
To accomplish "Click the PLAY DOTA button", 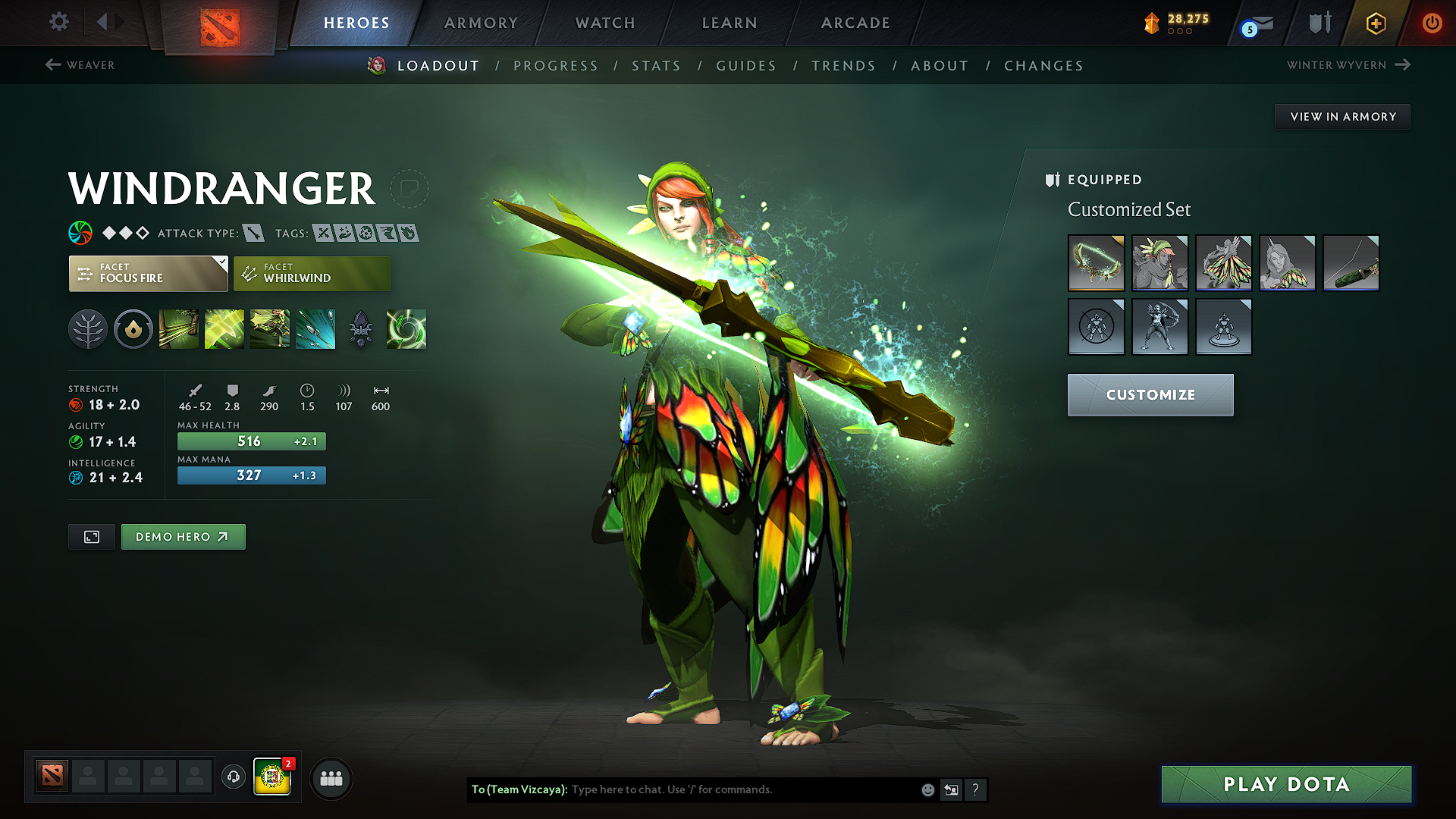I will coord(1285,784).
